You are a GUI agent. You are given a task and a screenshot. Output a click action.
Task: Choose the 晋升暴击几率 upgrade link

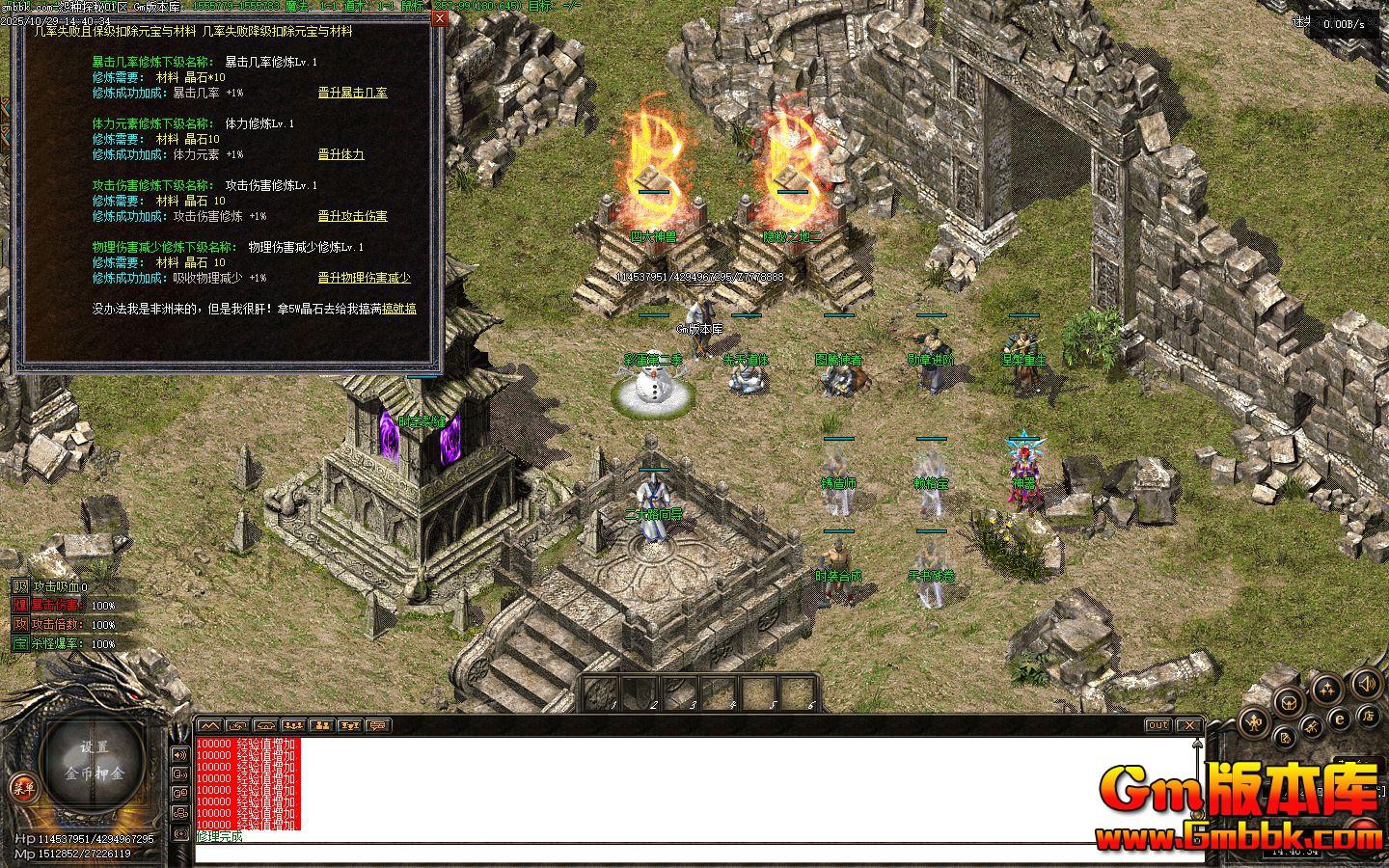(x=352, y=93)
